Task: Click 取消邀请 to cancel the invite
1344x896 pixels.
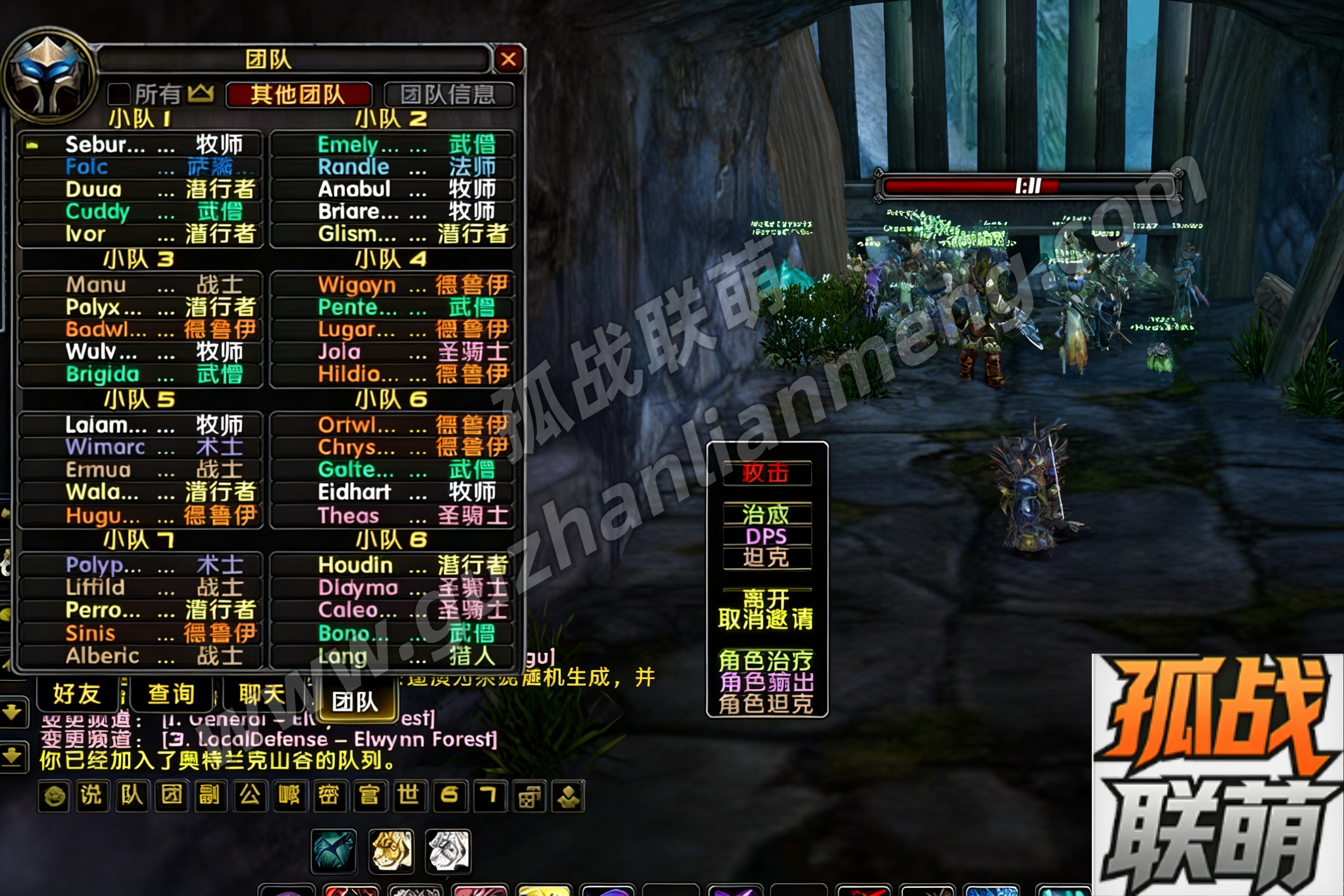Action: pyautogui.click(x=766, y=619)
